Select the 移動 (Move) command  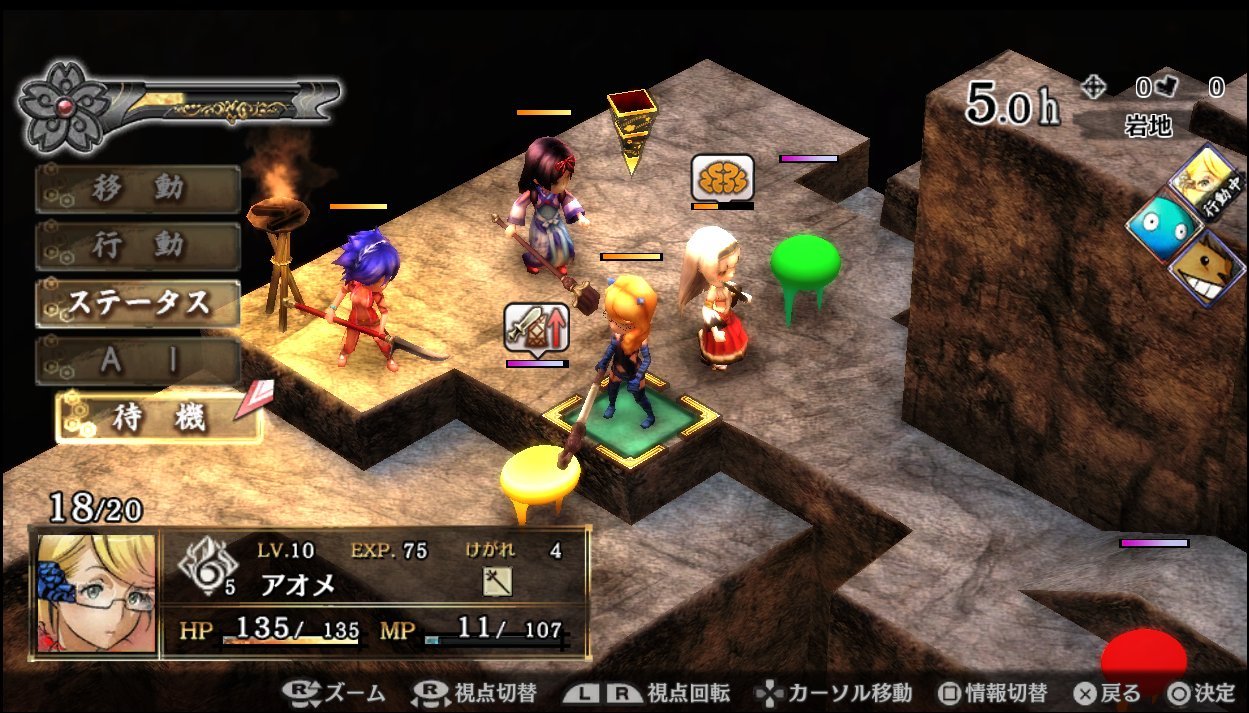138,189
